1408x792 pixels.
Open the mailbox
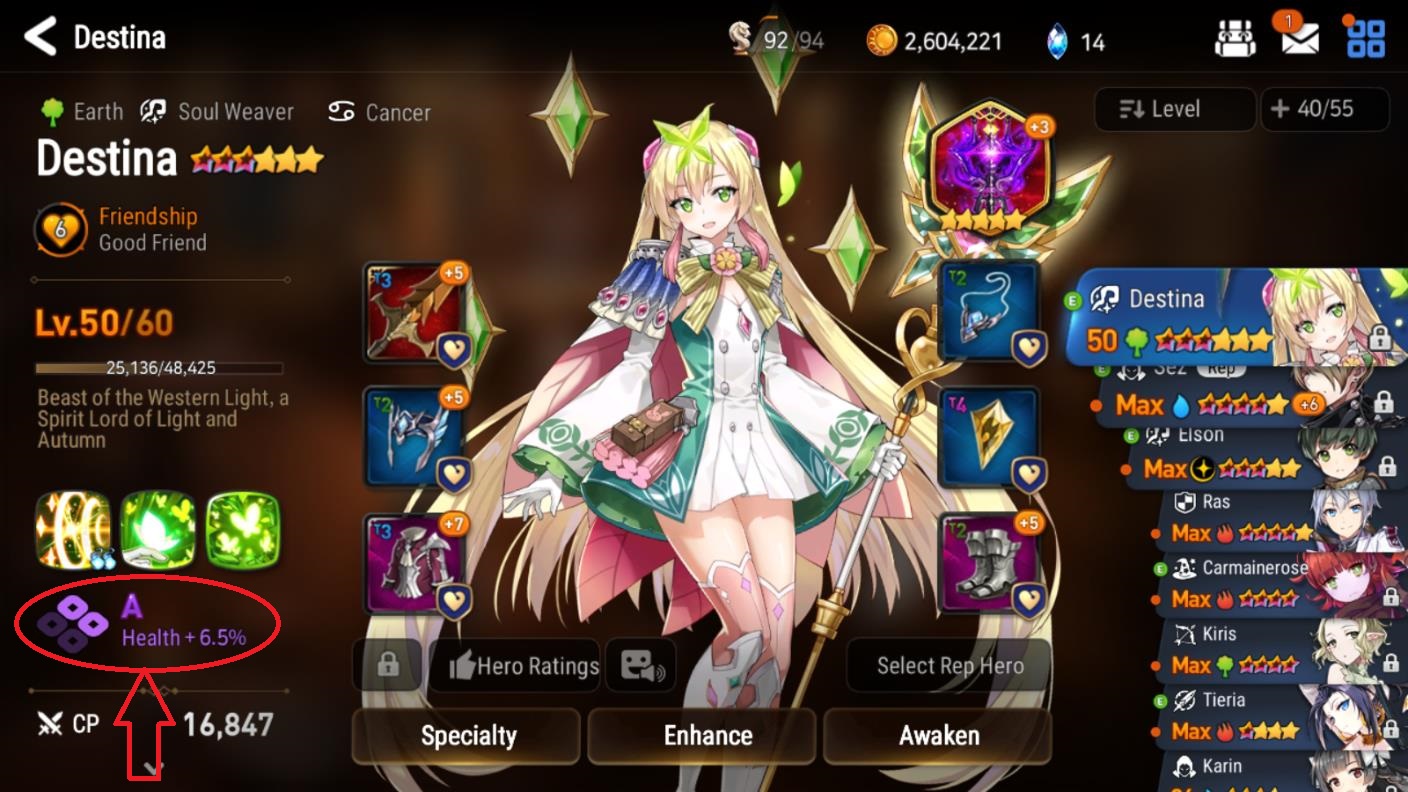click(1299, 39)
